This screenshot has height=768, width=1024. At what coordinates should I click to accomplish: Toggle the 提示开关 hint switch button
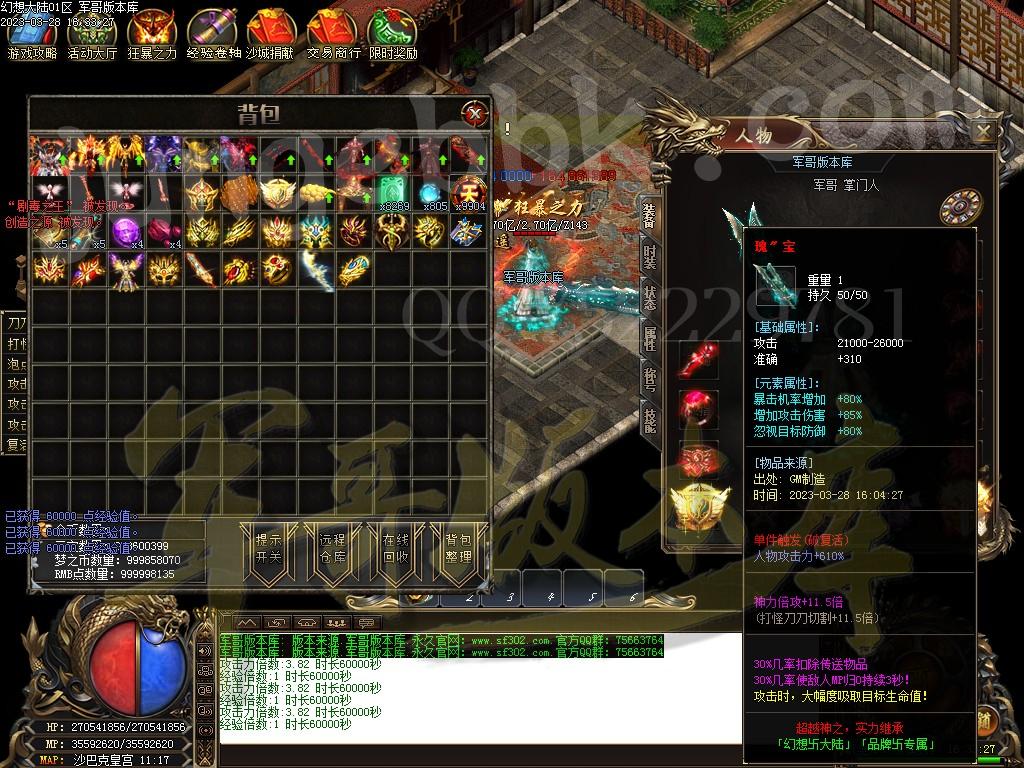(x=268, y=548)
